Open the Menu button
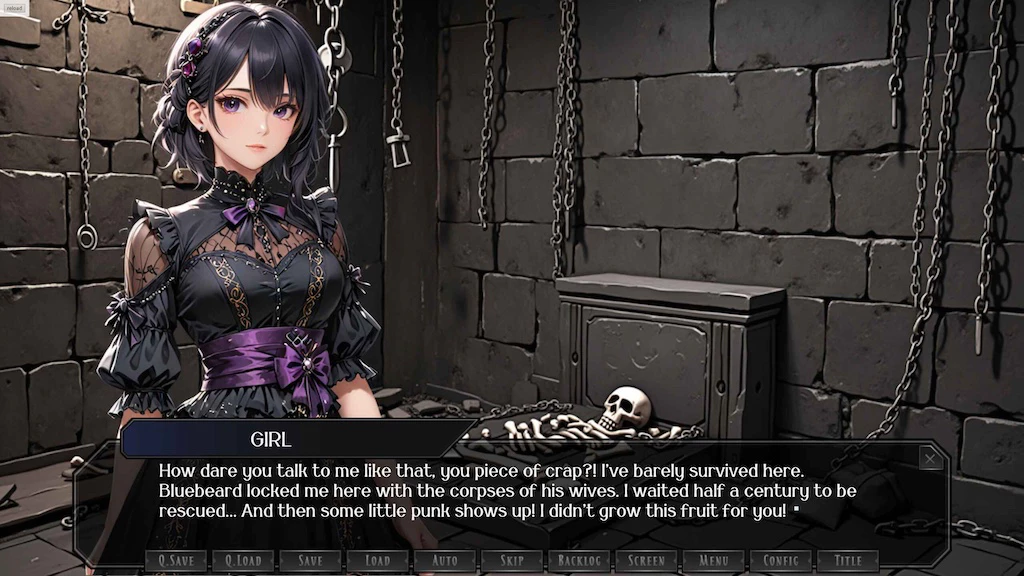1024x576 pixels. (x=713, y=560)
